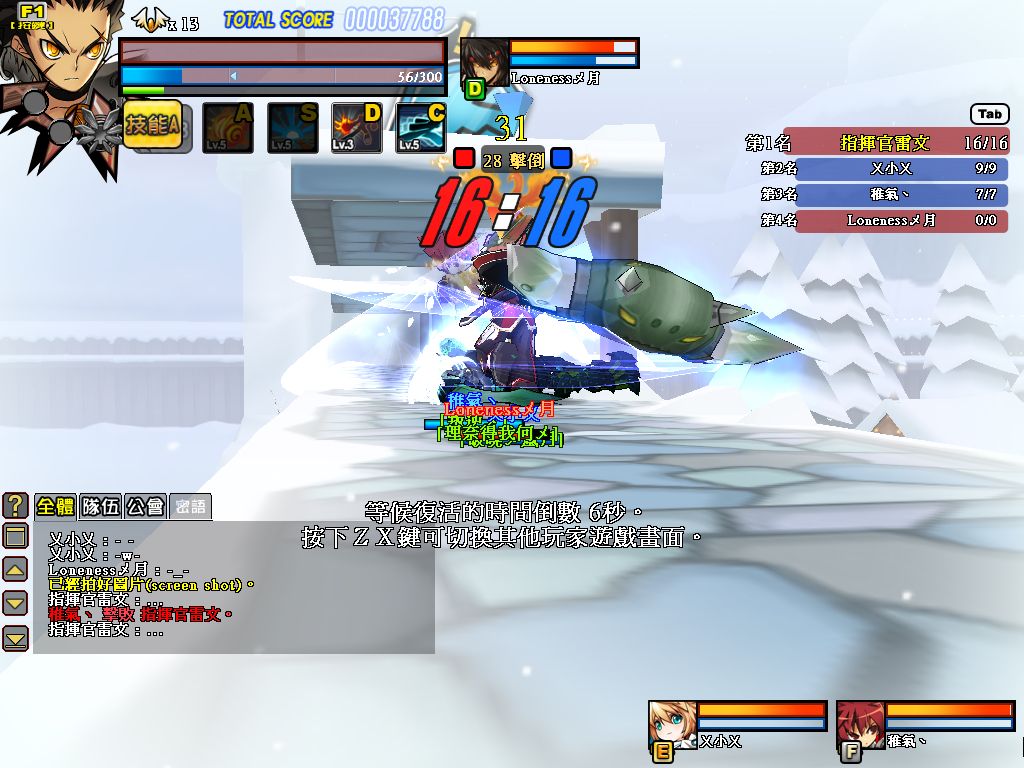Use the burst skill on key S
This screenshot has width=1024, height=768.
click(292, 128)
